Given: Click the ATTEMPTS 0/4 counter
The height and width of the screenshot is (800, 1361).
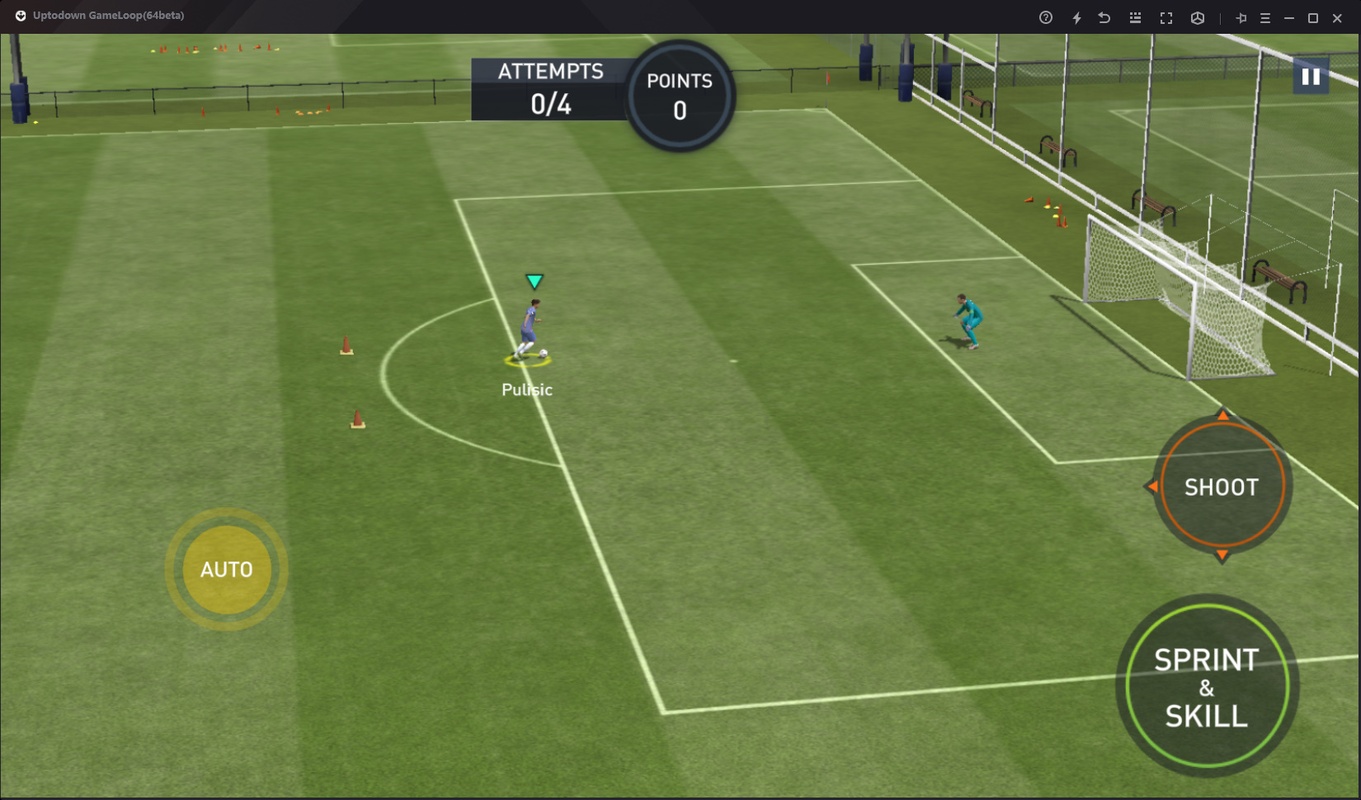Looking at the screenshot, I should click(550, 86).
